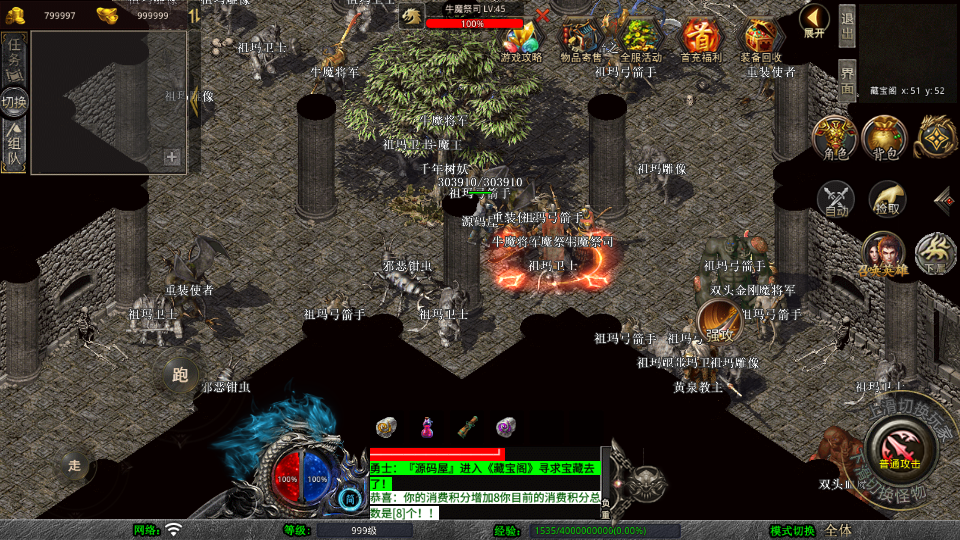Toggle 自动 auto-combat crossed swords

(836, 199)
